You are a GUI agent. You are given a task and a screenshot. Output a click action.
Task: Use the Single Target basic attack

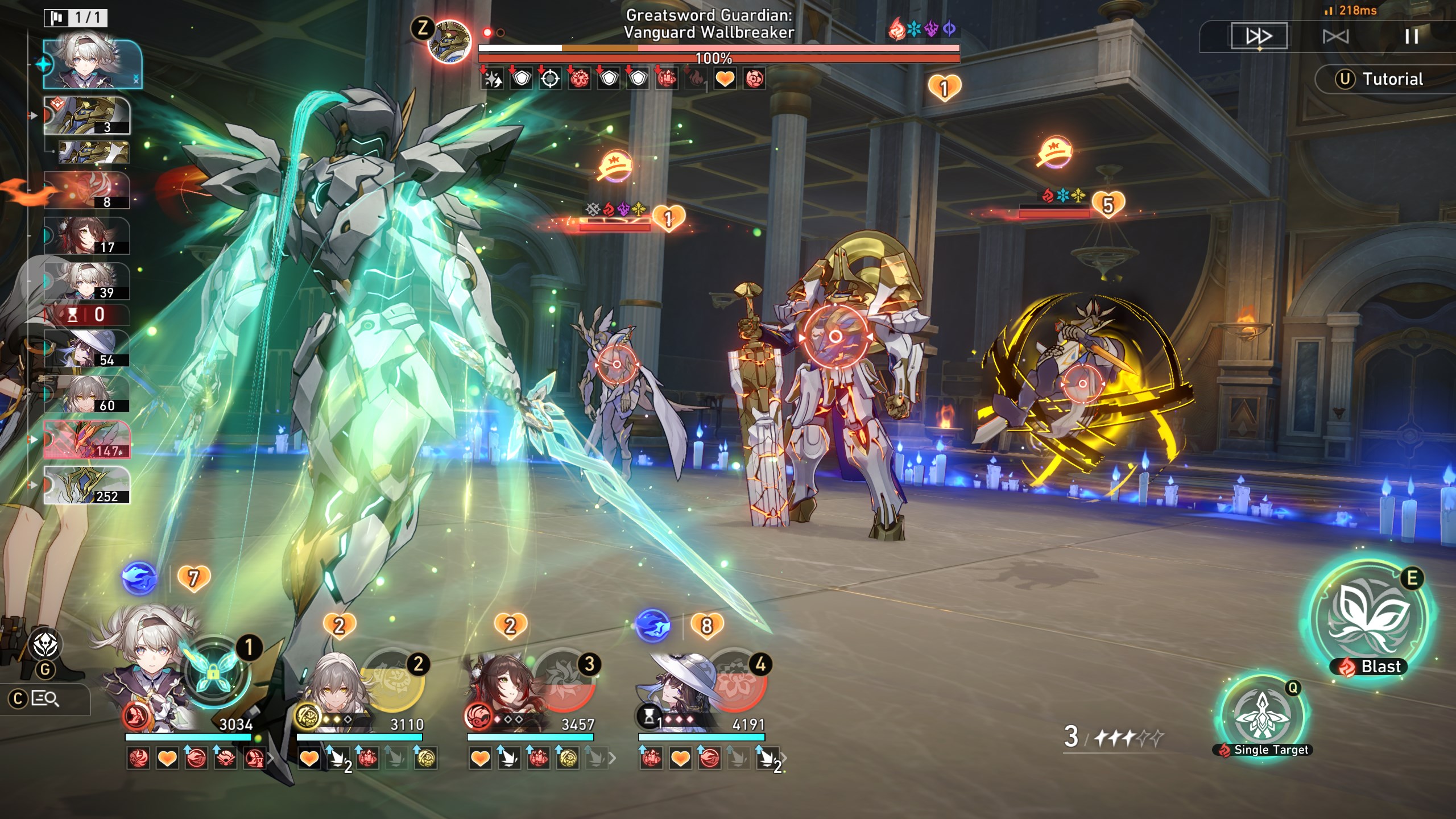point(1263,714)
